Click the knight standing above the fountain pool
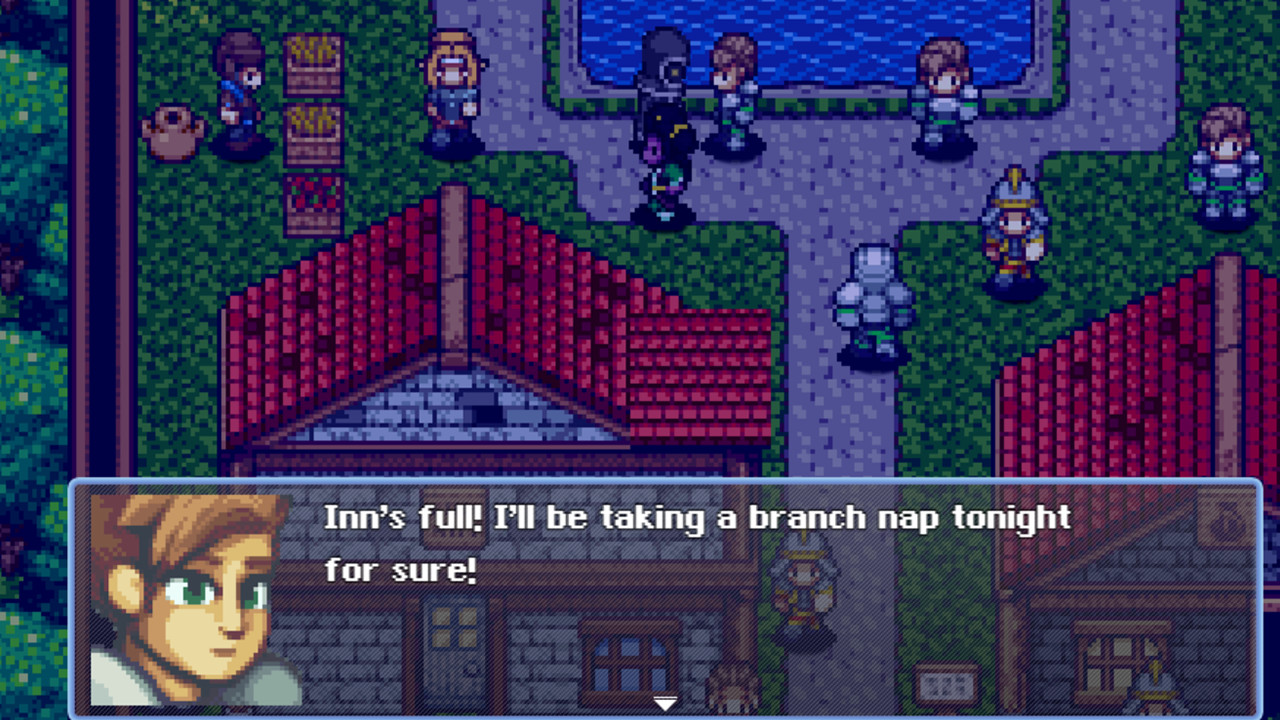The height and width of the screenshot is (720, 1280). pyautogui.click(x=733, y=95)
